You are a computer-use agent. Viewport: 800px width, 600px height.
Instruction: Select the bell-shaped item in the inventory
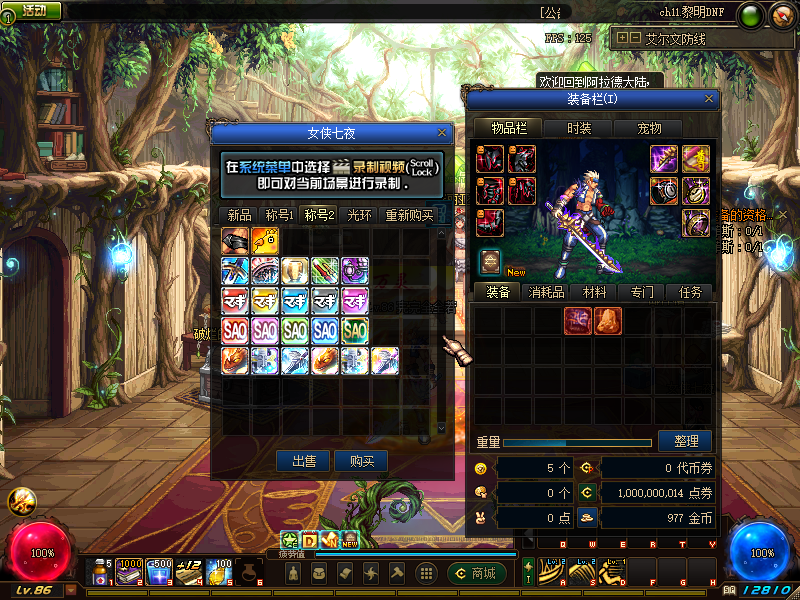pyautogui.click(x=608, y=320)
